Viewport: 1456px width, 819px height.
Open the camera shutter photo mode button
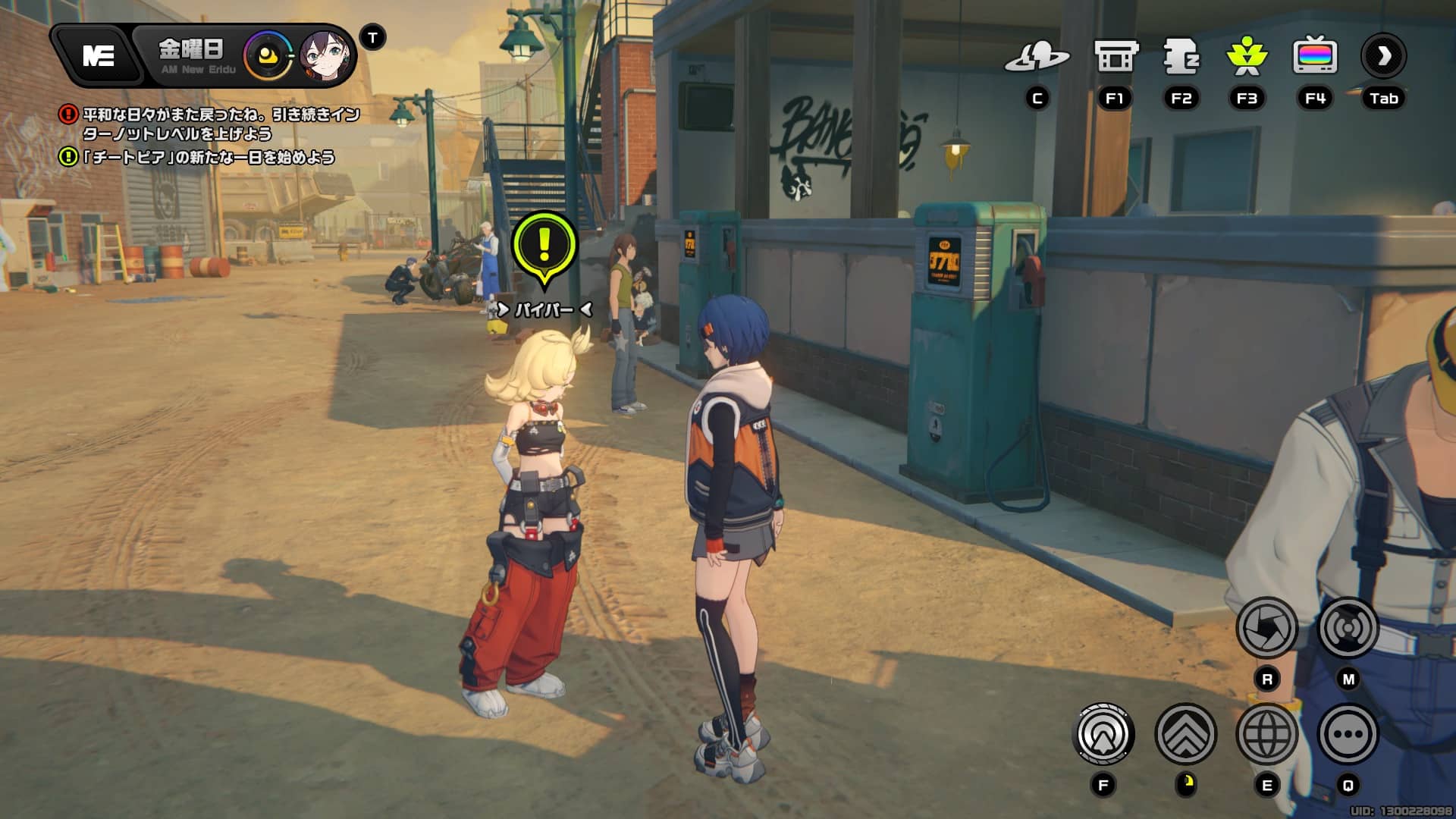1266,628
